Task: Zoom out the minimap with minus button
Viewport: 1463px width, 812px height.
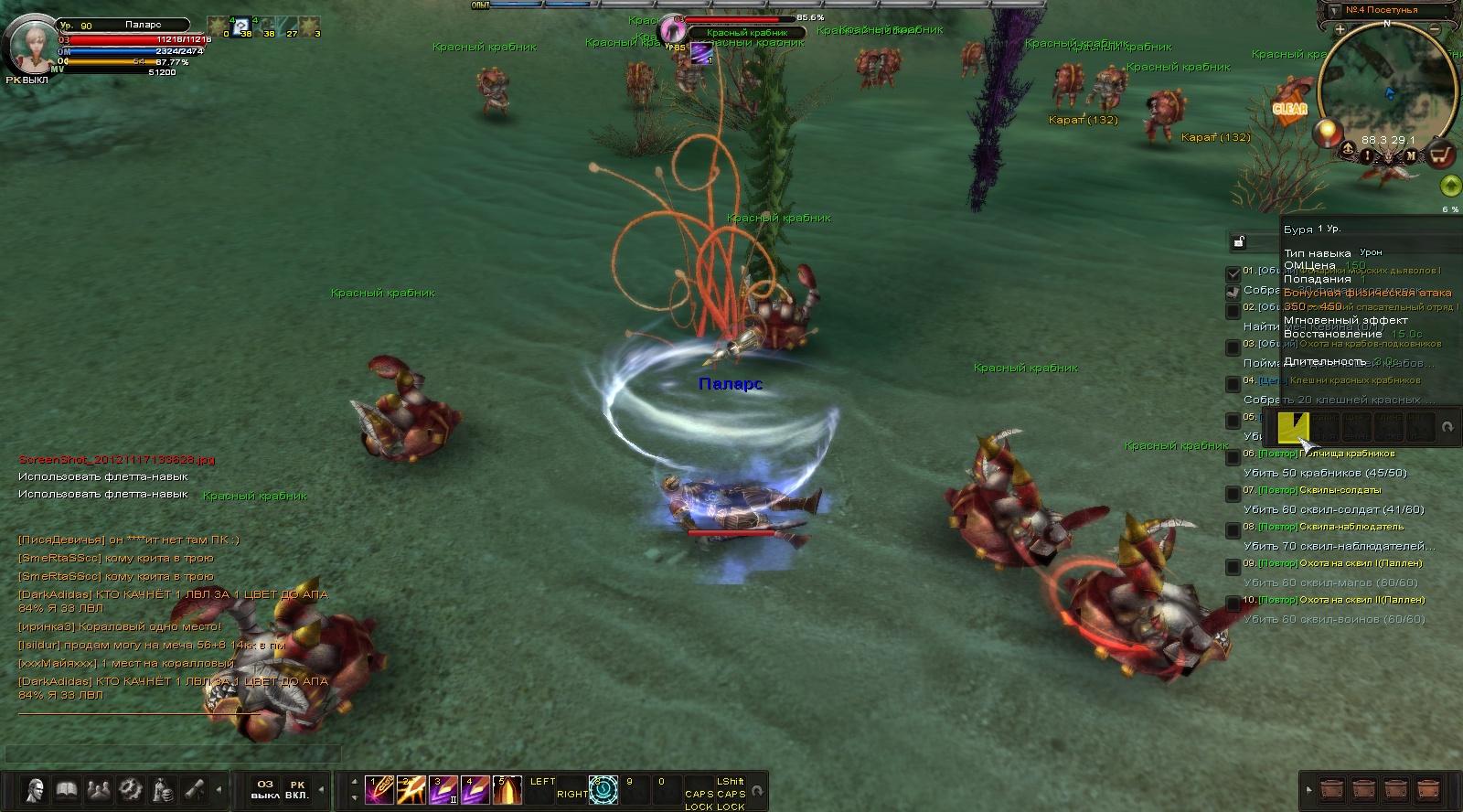Action: click(x=1436, y=30)
